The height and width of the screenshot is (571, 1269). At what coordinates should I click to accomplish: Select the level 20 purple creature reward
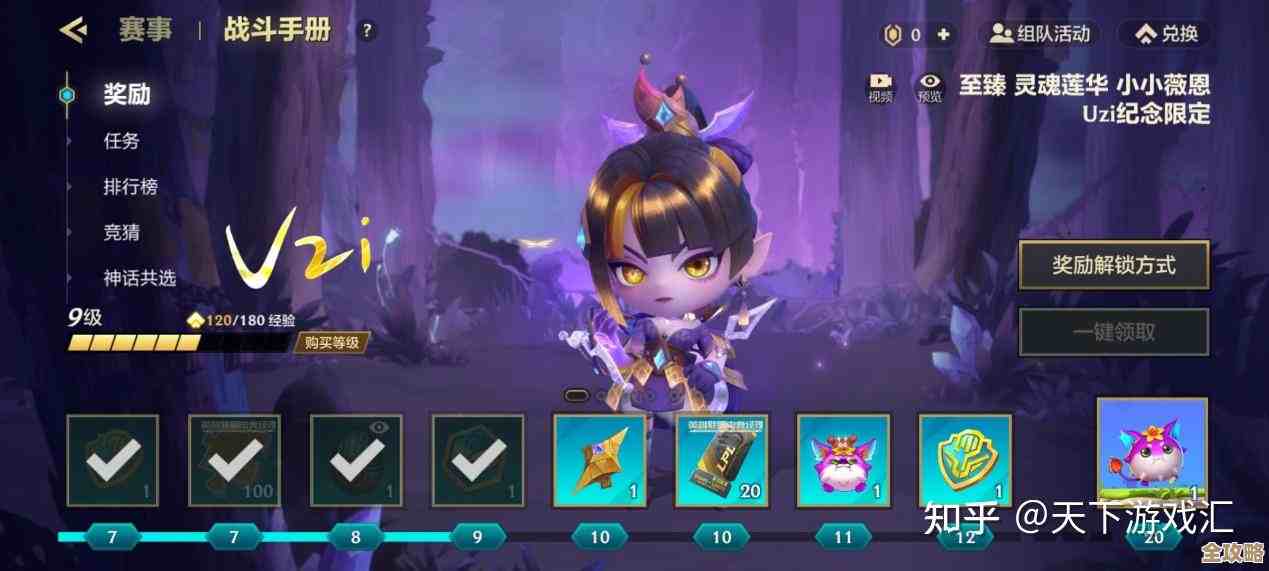click(x=1151, y=452)
